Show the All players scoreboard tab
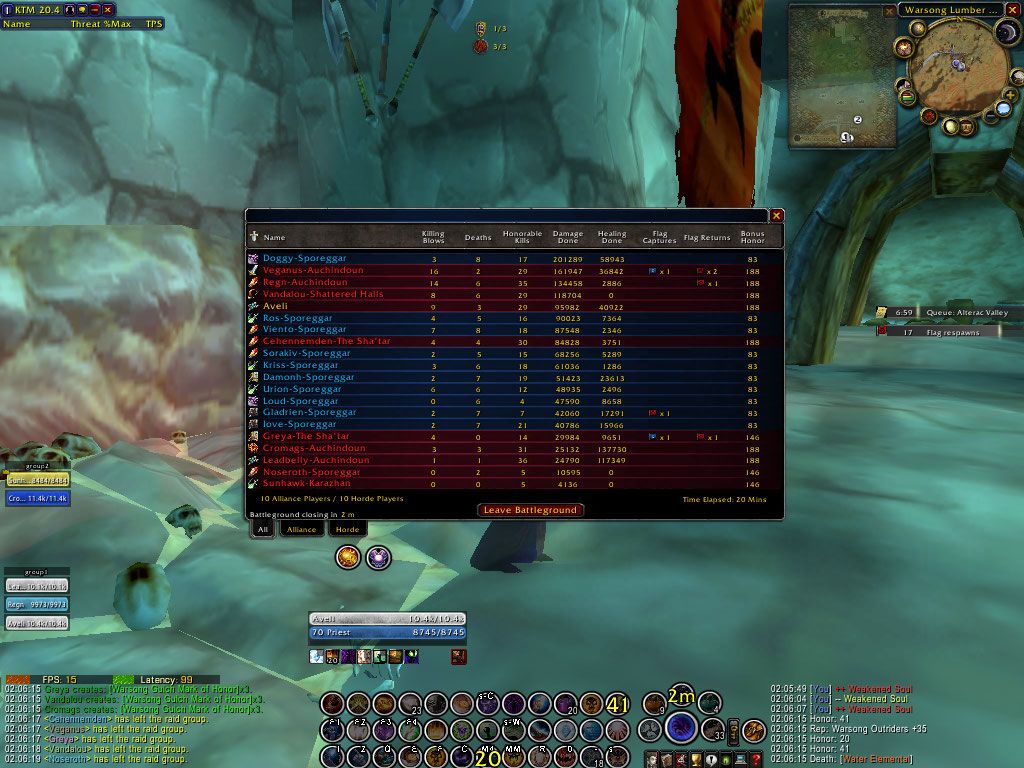1024x768 pixels. 262,529
